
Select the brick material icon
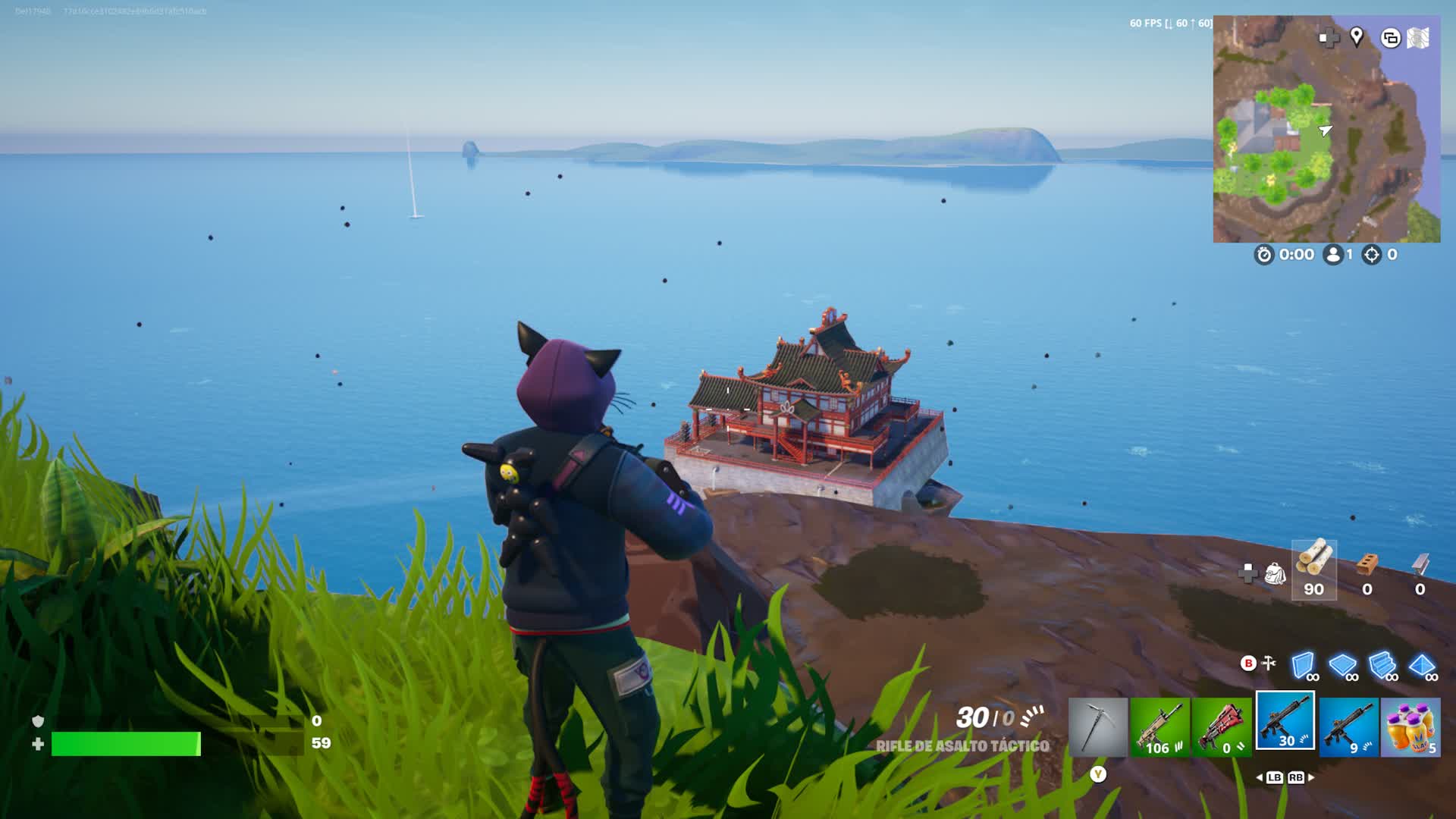1367,565
